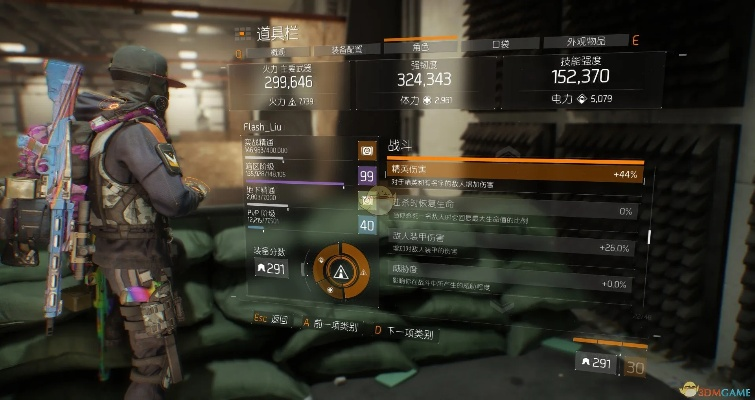Select the 角色 character tab

coord(420,47)
